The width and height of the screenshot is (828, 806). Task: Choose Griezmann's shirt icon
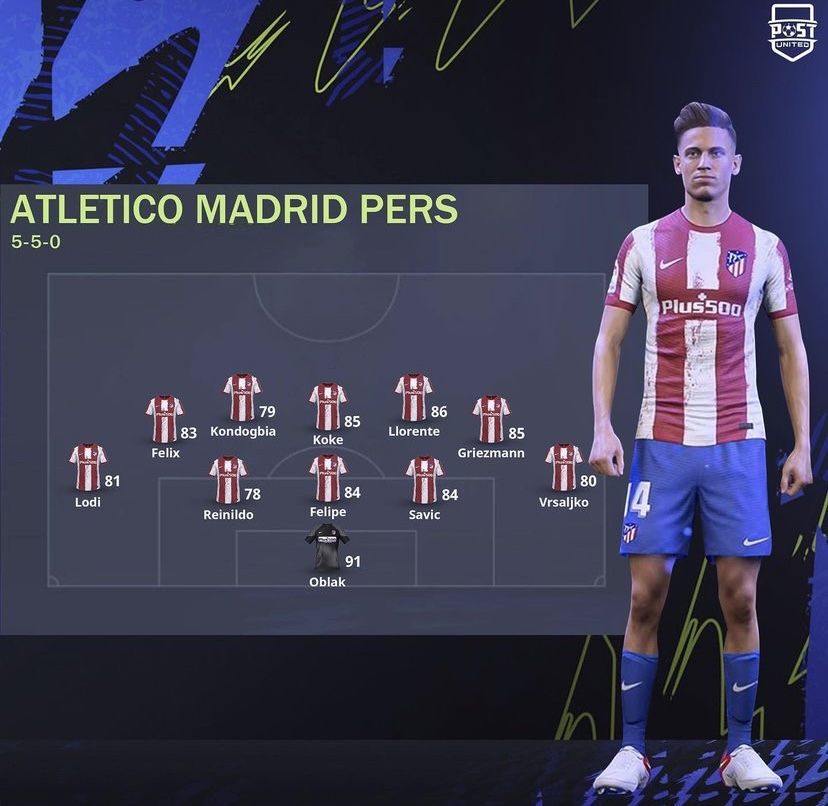tap(491, 419)
